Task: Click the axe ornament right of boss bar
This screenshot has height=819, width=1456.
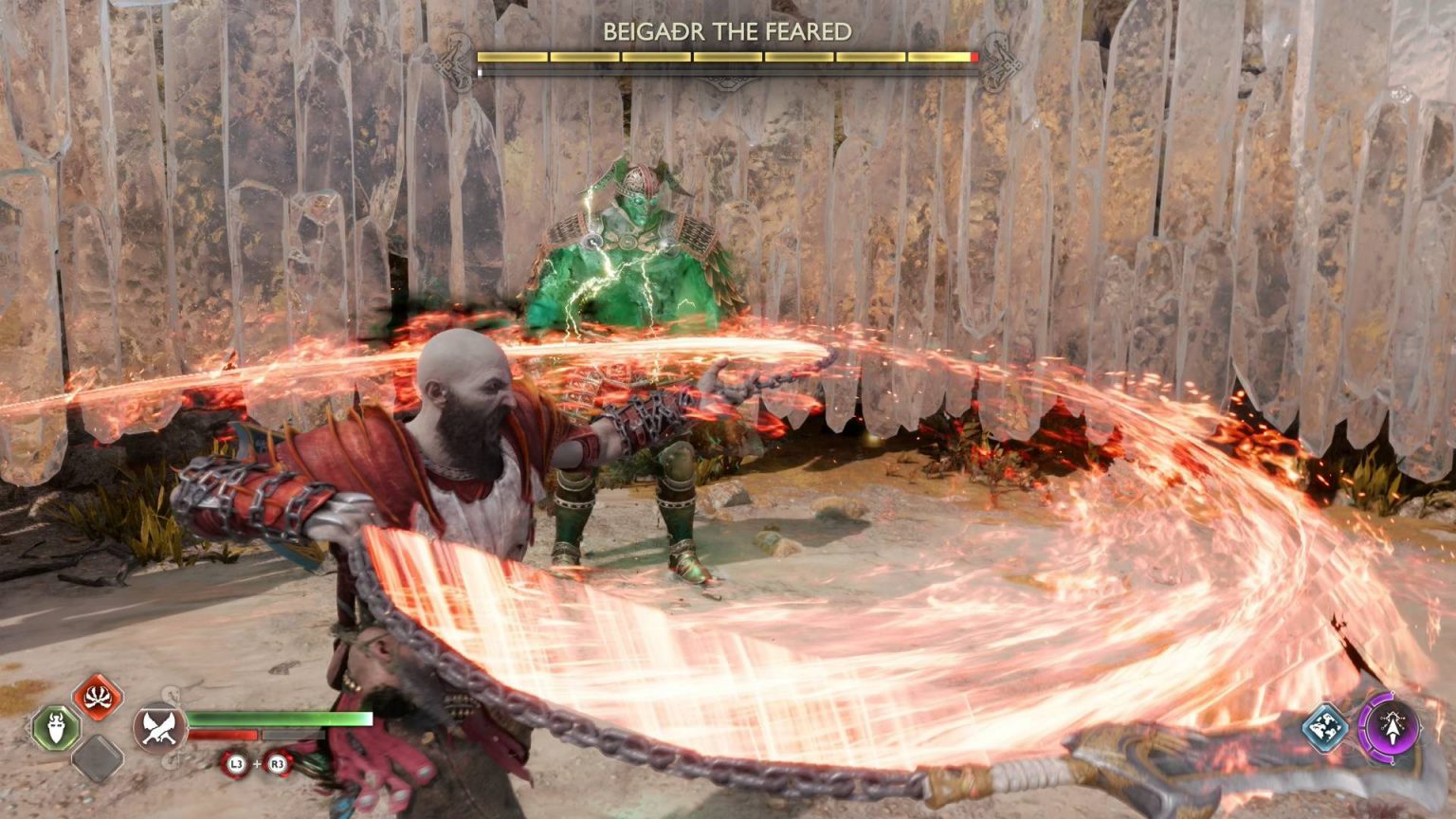Action: (x=1001, y=53)
